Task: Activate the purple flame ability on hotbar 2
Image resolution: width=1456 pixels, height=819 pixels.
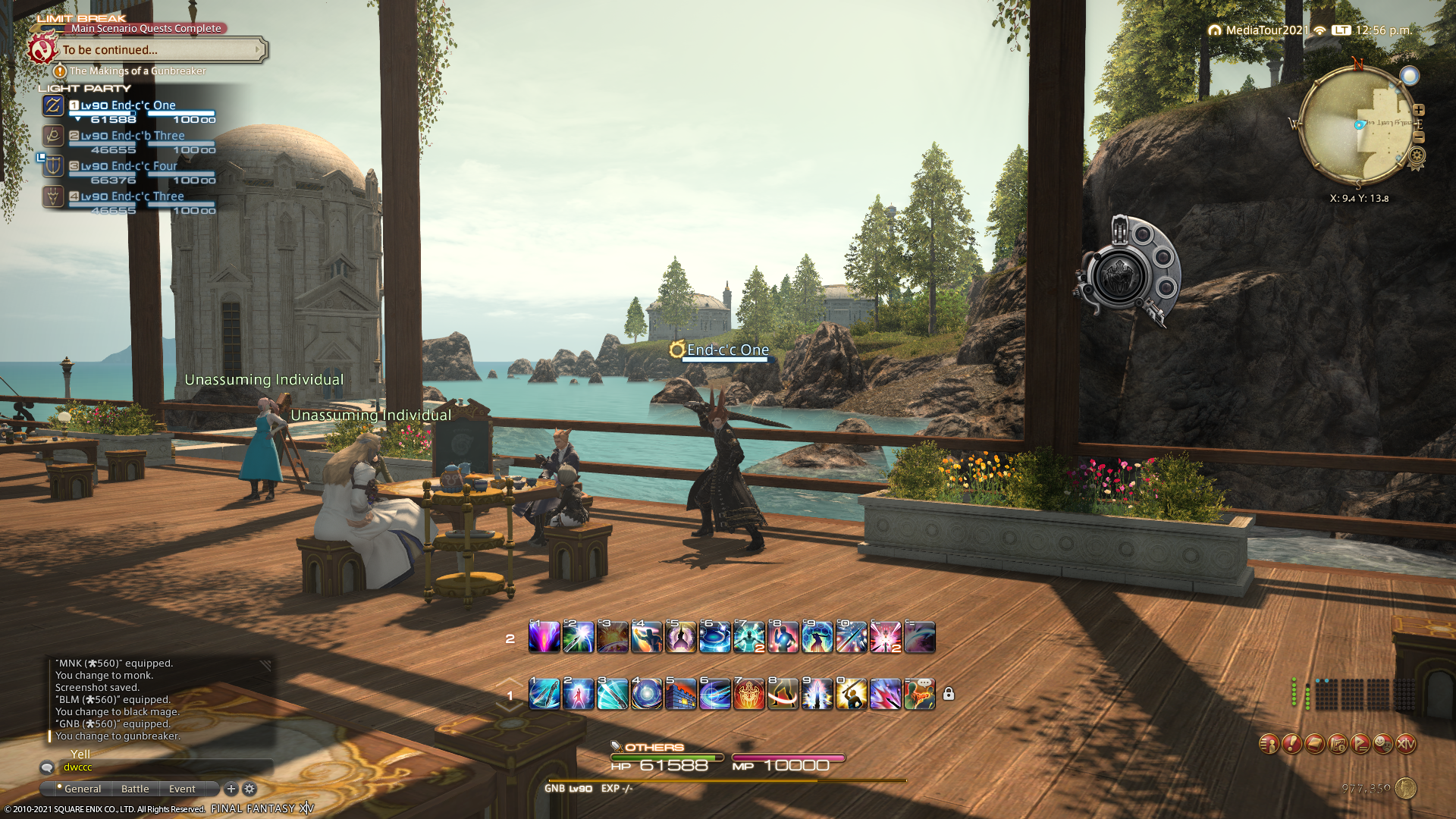Action: (544, 638)
